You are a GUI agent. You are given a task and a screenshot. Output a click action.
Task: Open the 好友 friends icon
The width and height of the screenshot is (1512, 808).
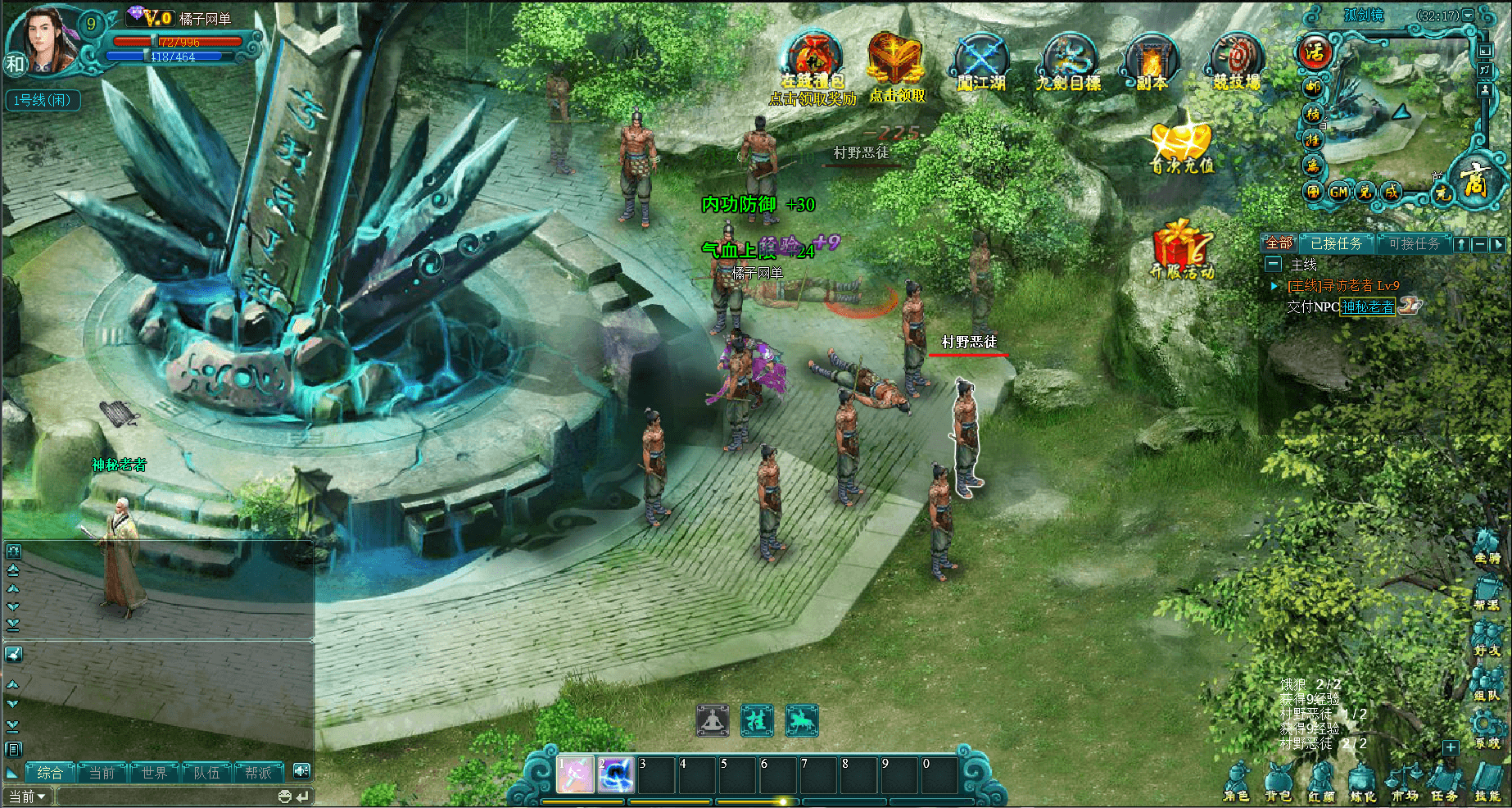pyautogui.click(x=1486, y=637)
